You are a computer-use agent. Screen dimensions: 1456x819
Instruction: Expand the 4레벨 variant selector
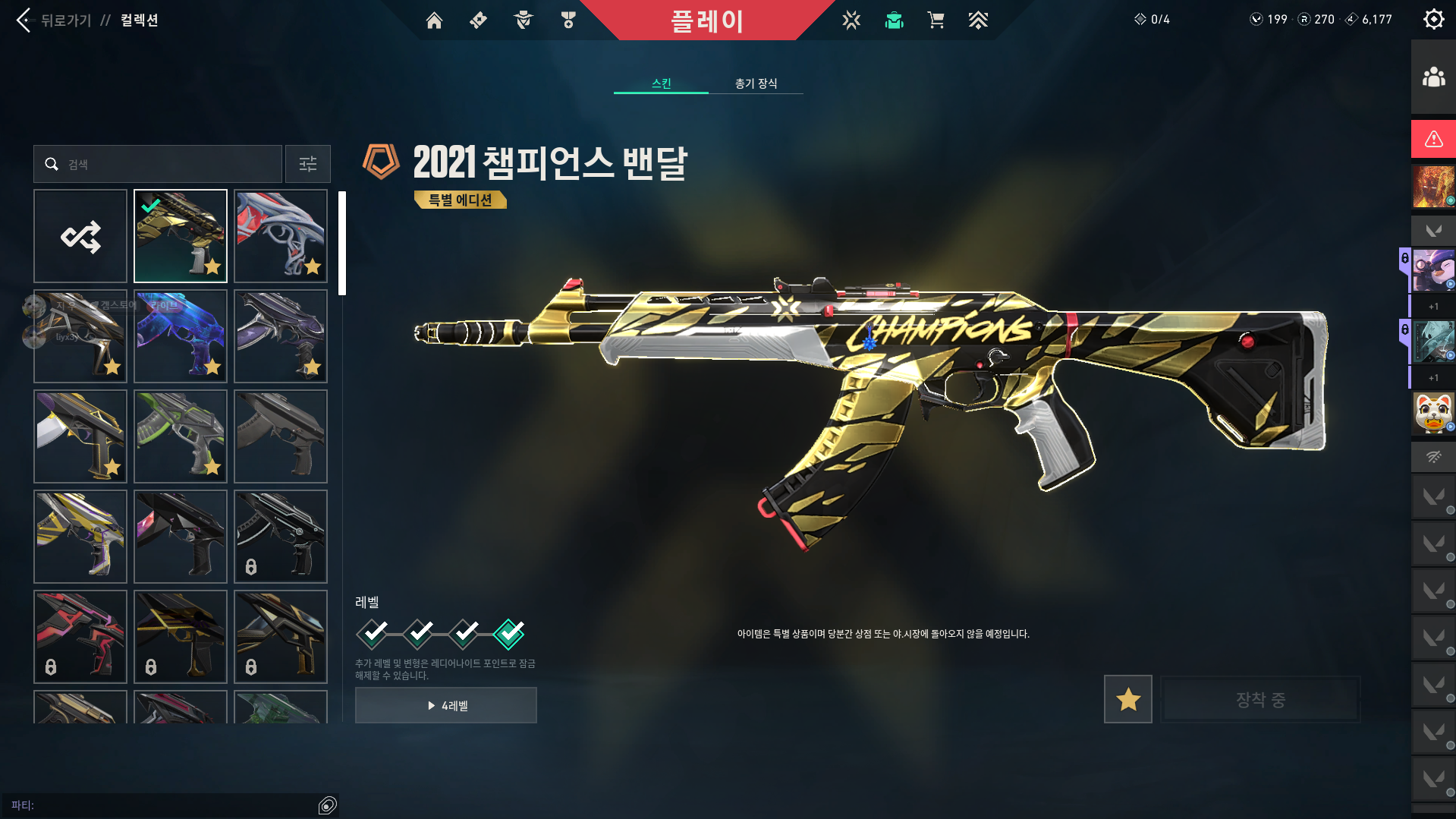446,705
